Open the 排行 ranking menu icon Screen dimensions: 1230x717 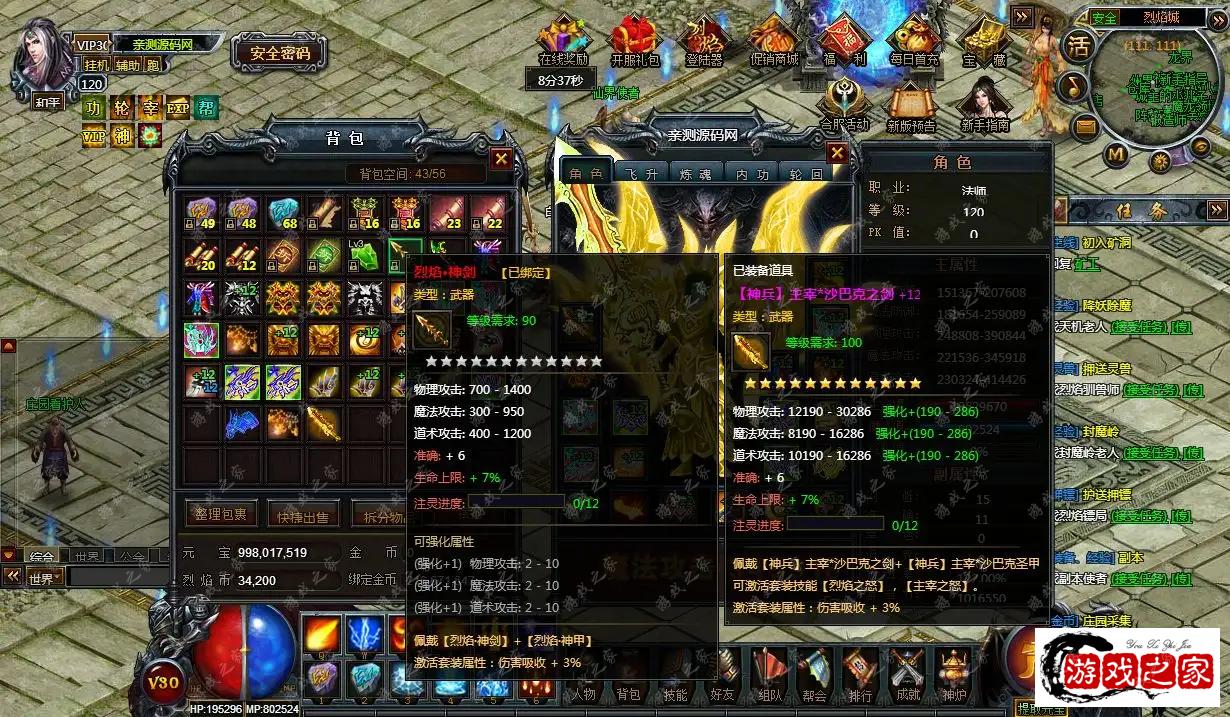click(x=857, y=673)
